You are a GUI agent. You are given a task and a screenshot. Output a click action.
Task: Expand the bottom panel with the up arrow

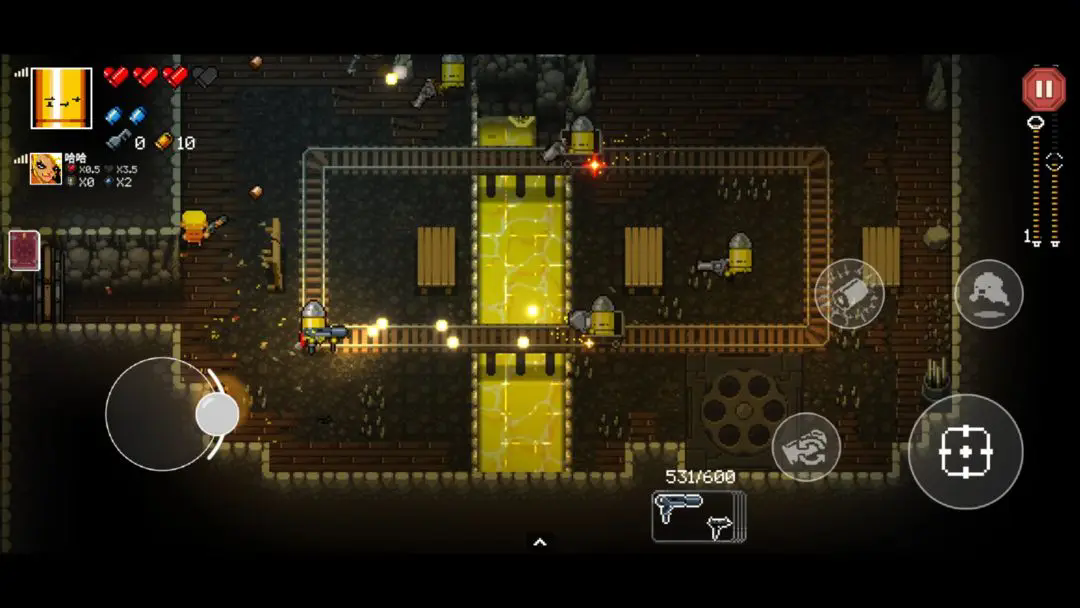540,542
